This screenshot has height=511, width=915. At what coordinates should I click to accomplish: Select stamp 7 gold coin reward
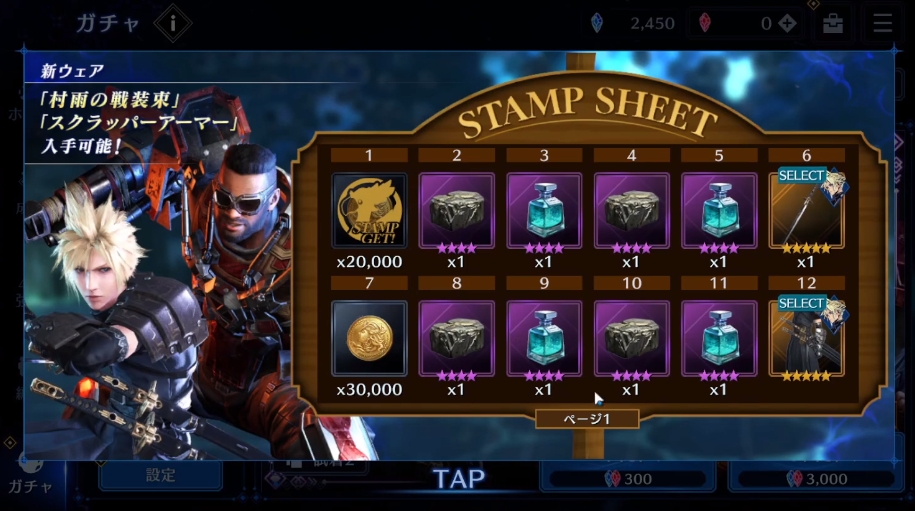[x=369, y=338]
